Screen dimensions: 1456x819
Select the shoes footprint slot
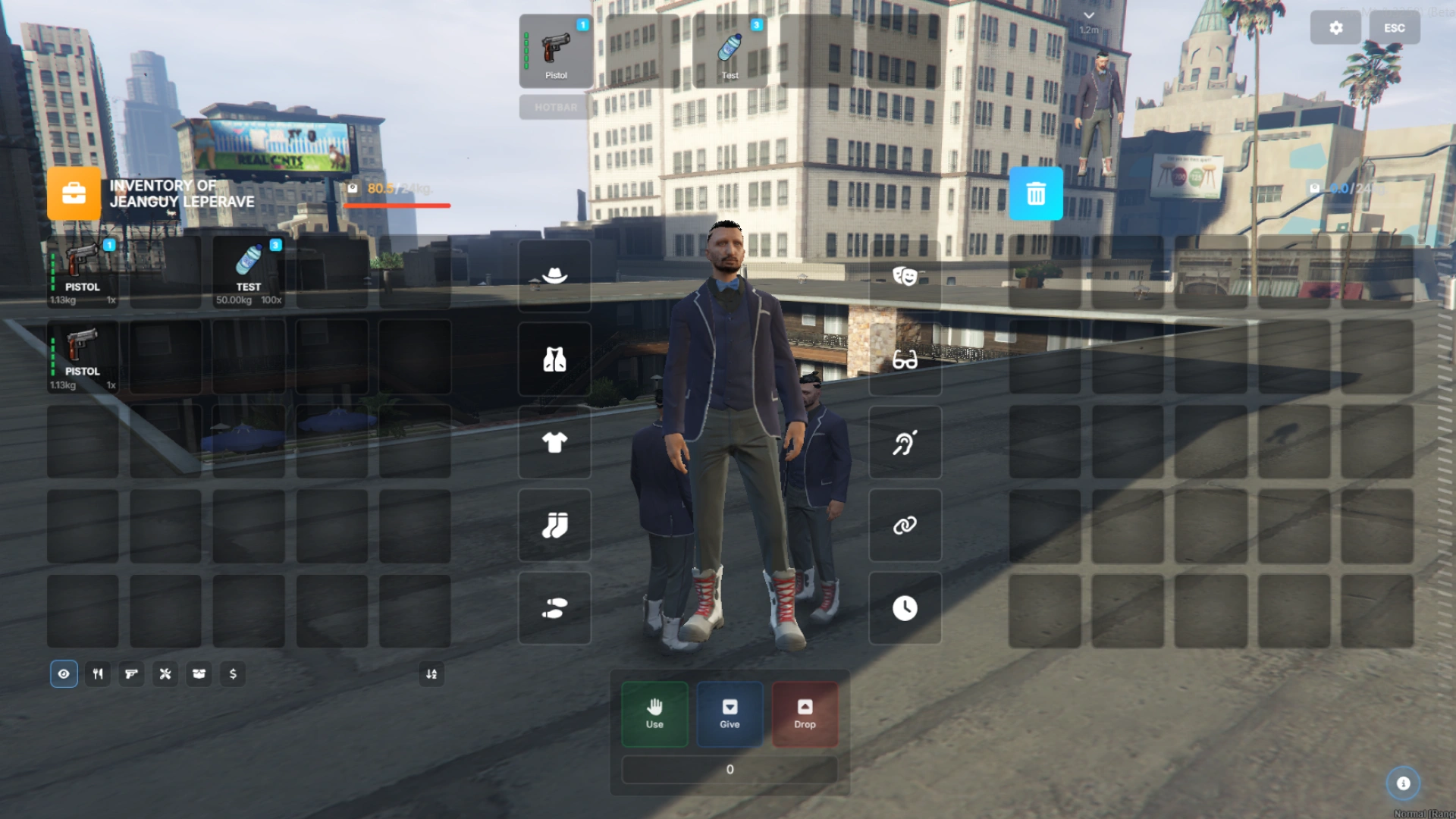(x=554, y=608)
